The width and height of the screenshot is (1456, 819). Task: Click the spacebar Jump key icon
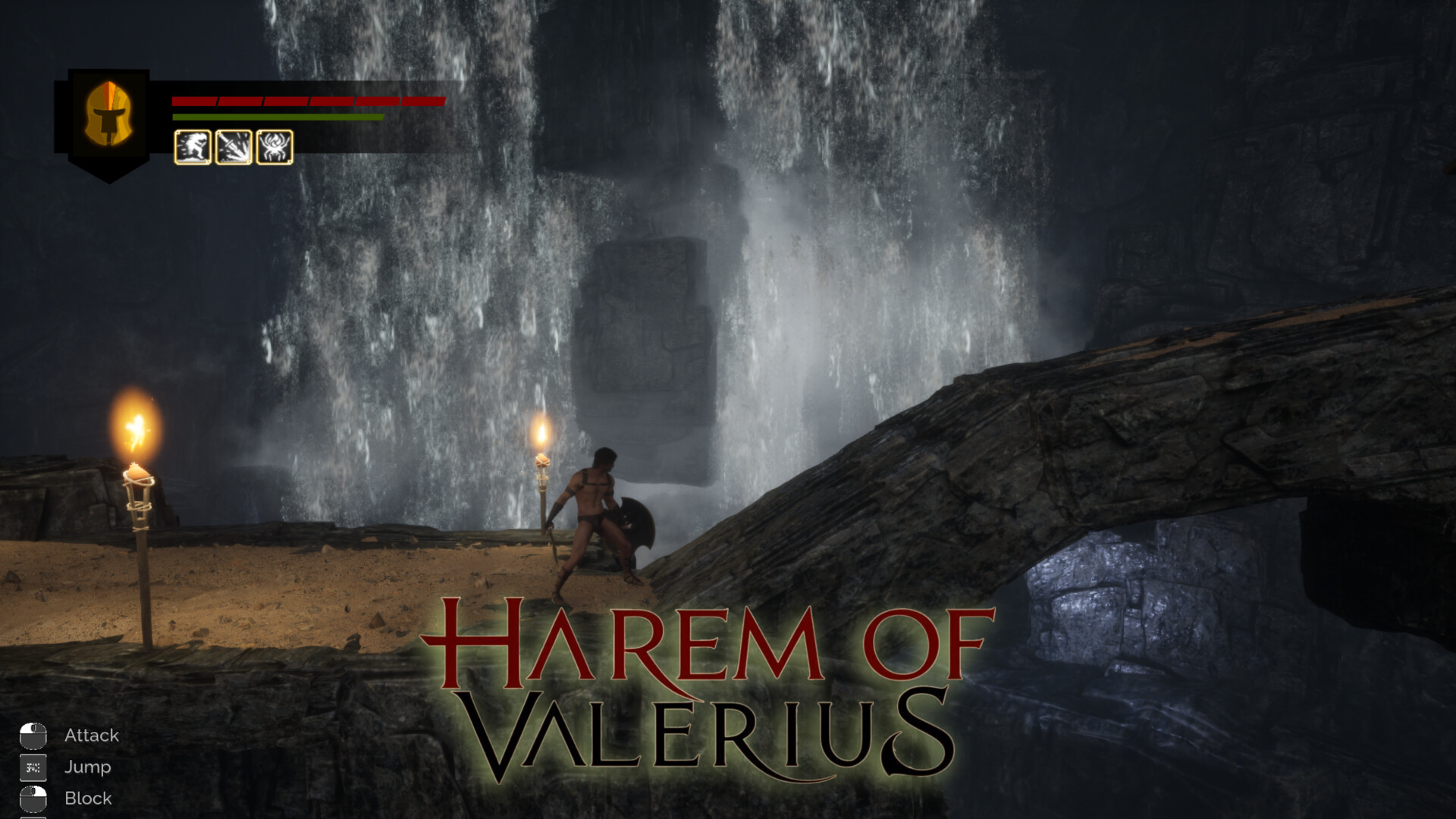(x=33, y=767)
